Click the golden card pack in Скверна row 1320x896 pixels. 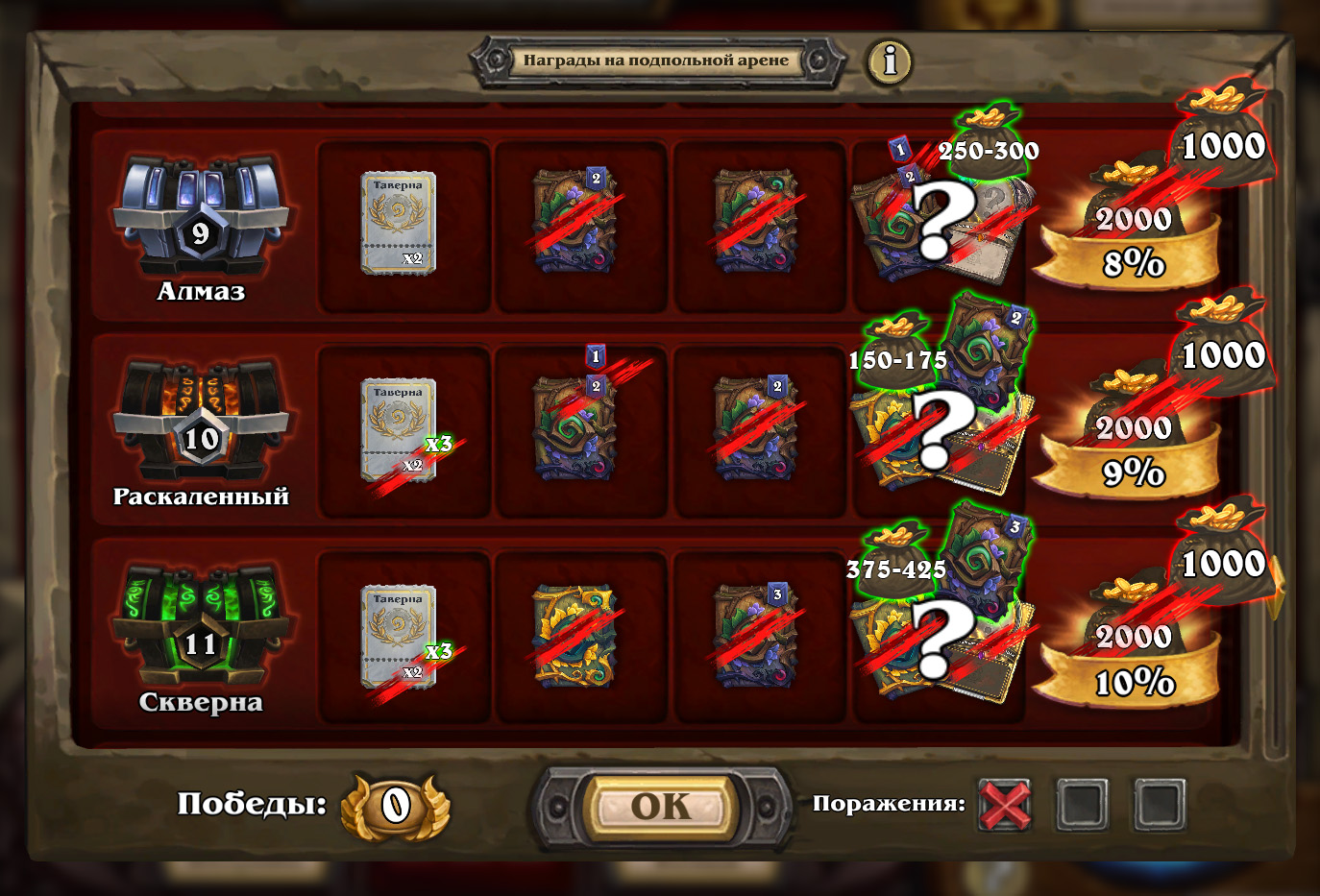tap(574, 637)
